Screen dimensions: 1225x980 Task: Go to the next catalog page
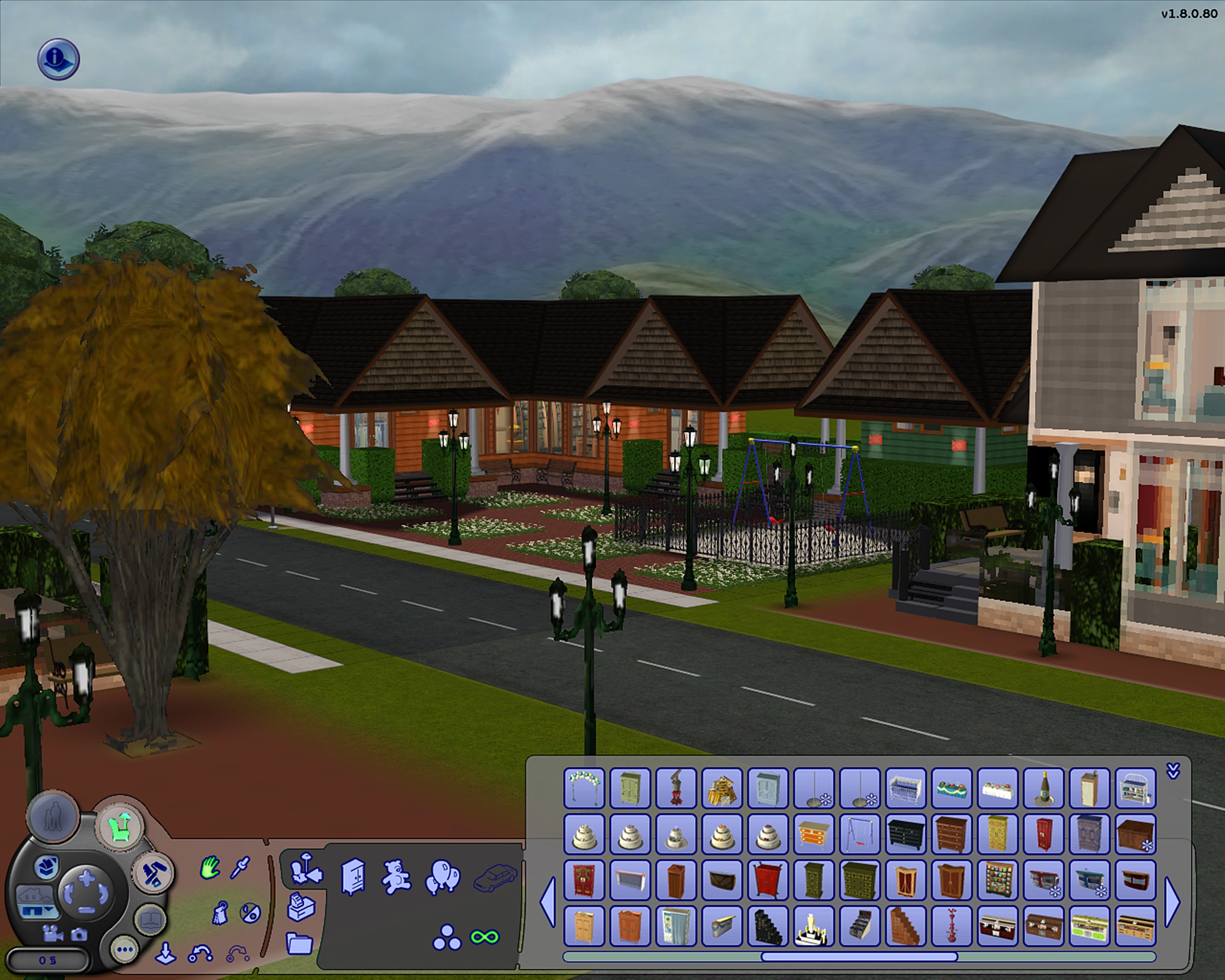1172,902
